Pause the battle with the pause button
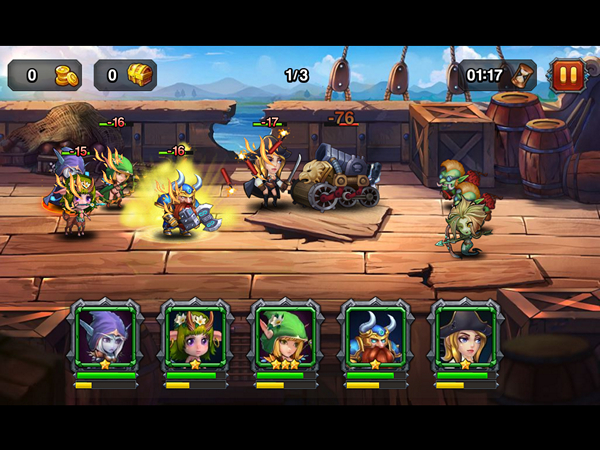Viewport: 600px width, 450px height. [566, 75]
